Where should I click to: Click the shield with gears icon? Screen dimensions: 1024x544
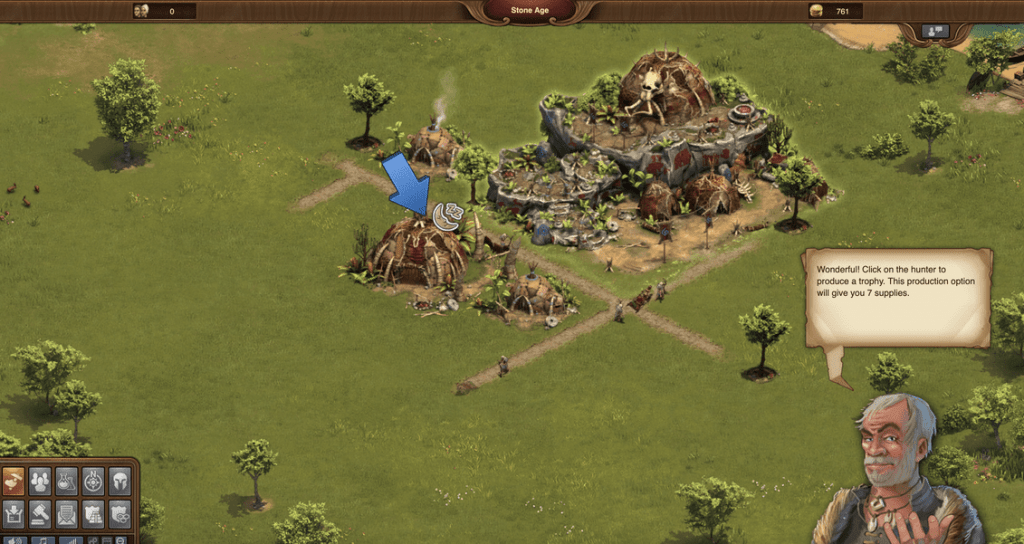119,514
